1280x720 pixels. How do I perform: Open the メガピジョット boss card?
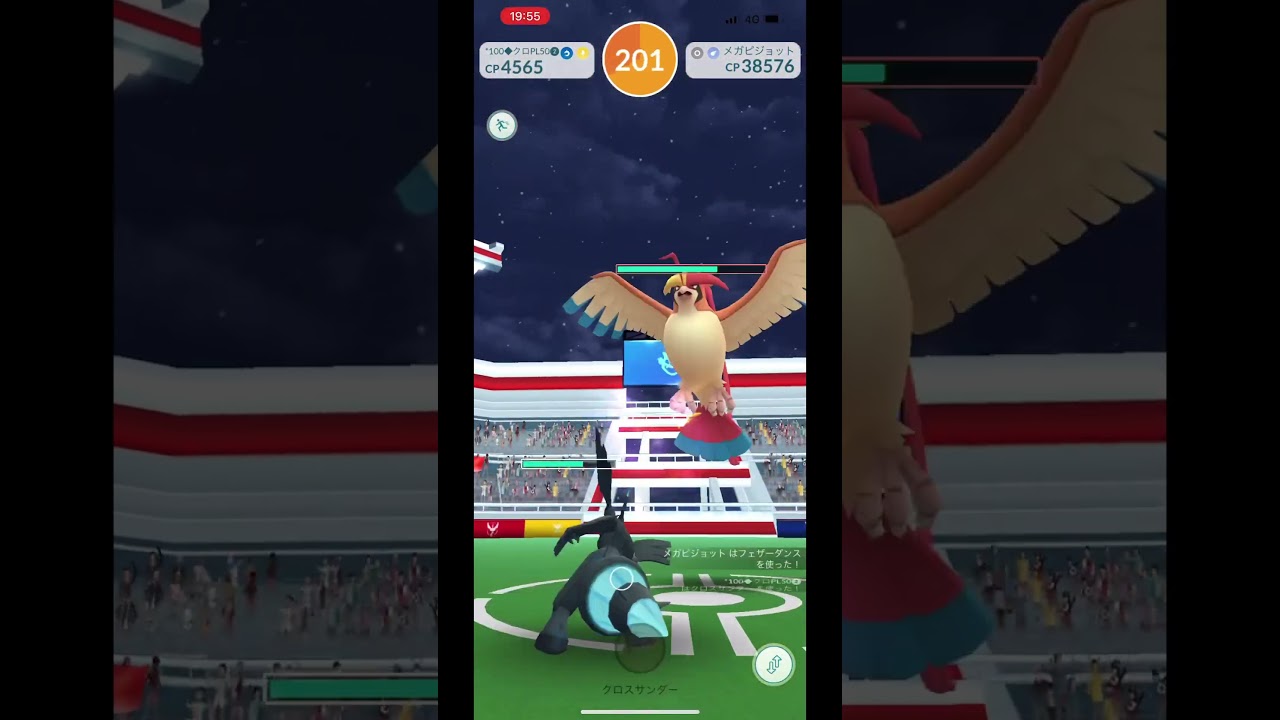tap(744, 59)
